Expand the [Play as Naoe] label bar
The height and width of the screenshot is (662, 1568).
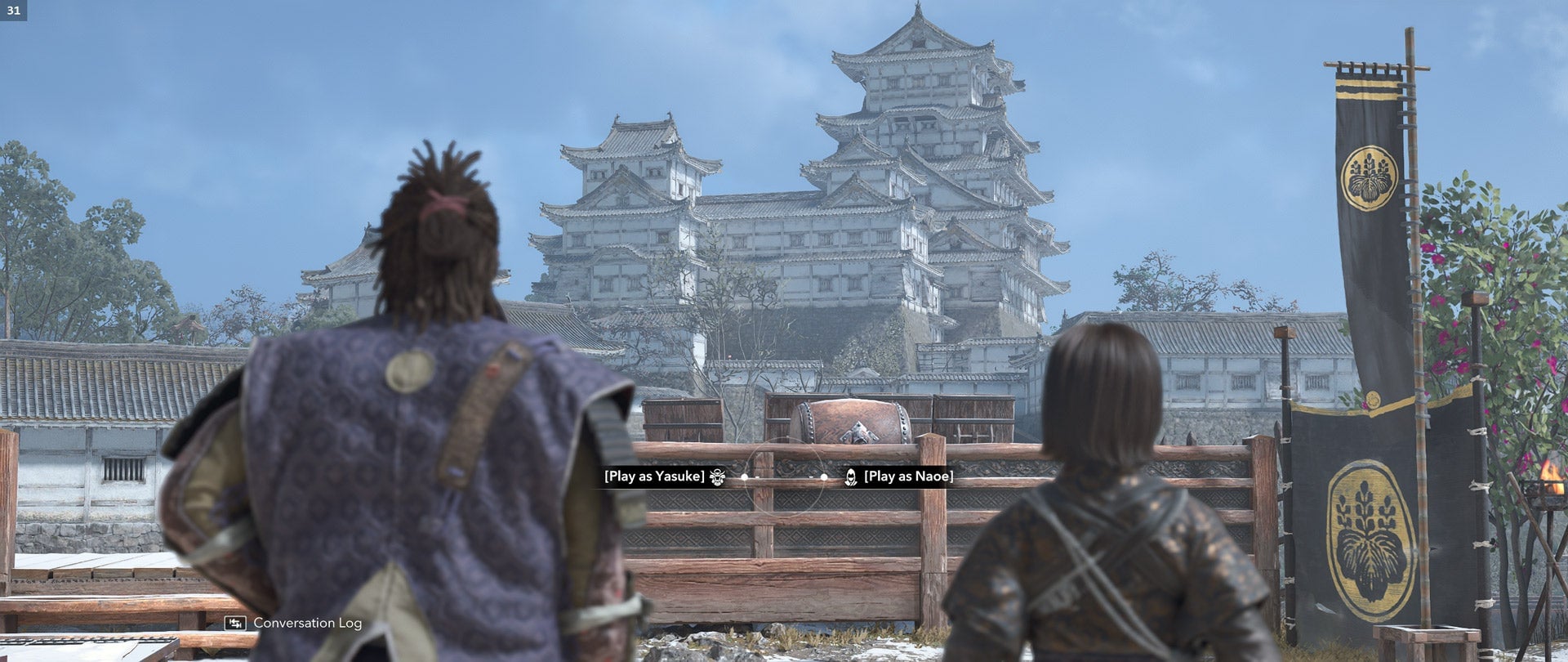click(911, 476)
